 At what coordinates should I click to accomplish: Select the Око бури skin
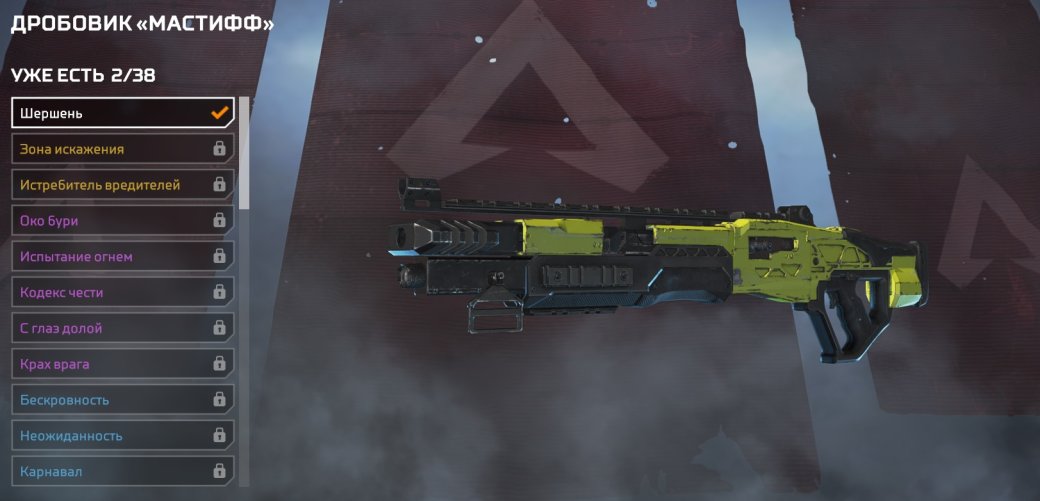[122, 221]
